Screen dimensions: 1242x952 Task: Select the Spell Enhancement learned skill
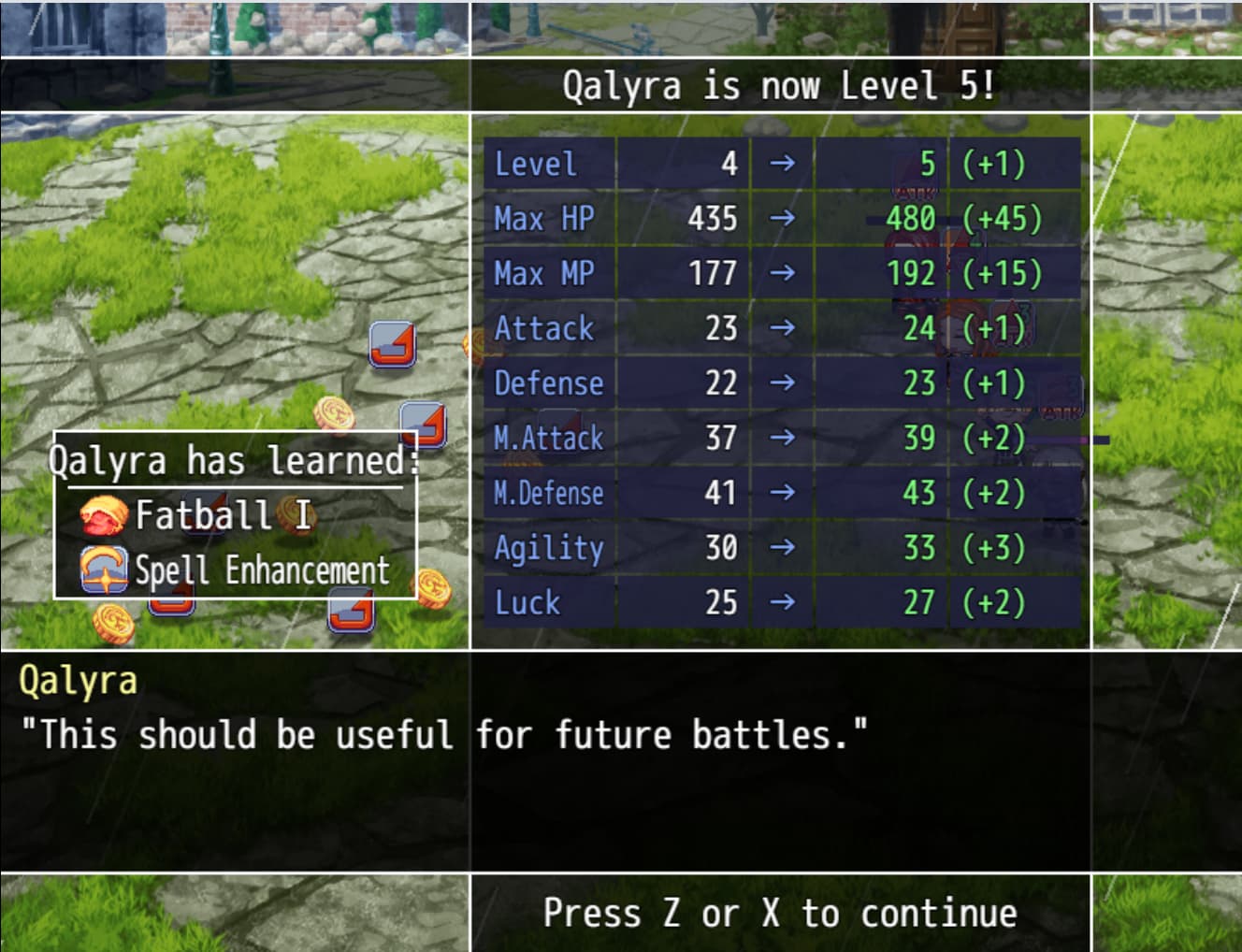(x=260, y=570)
